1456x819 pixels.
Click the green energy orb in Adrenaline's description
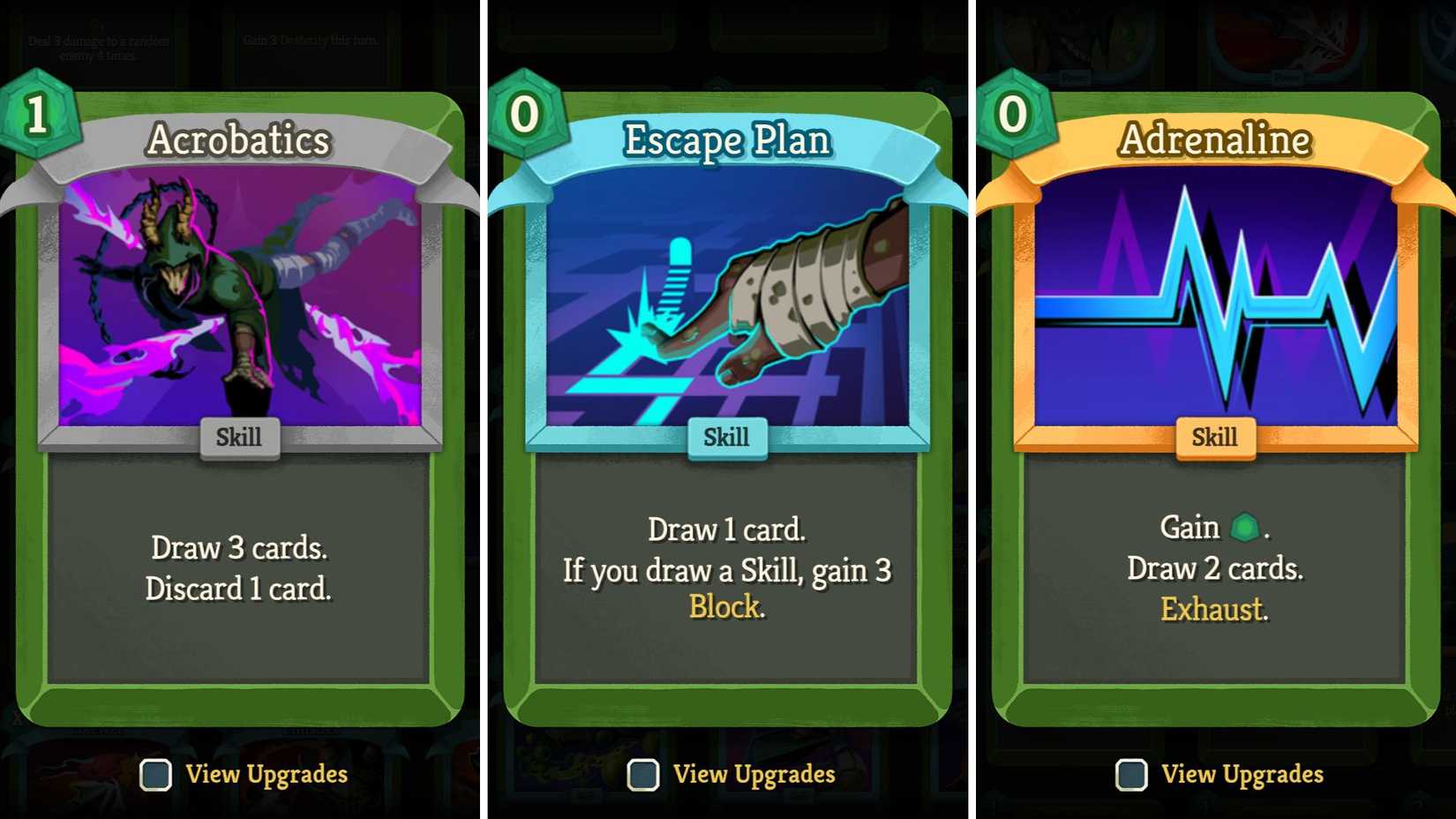pyautogui.click(x=1247, y=525)
